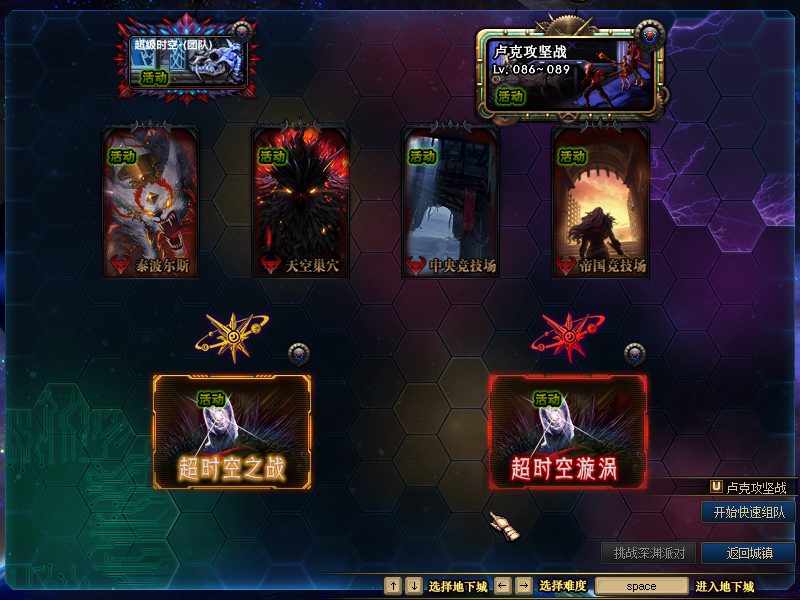
Task: Choose the 卢克攻坚战 Lv.086~089 dungeon
Action: tap(569, 72)
